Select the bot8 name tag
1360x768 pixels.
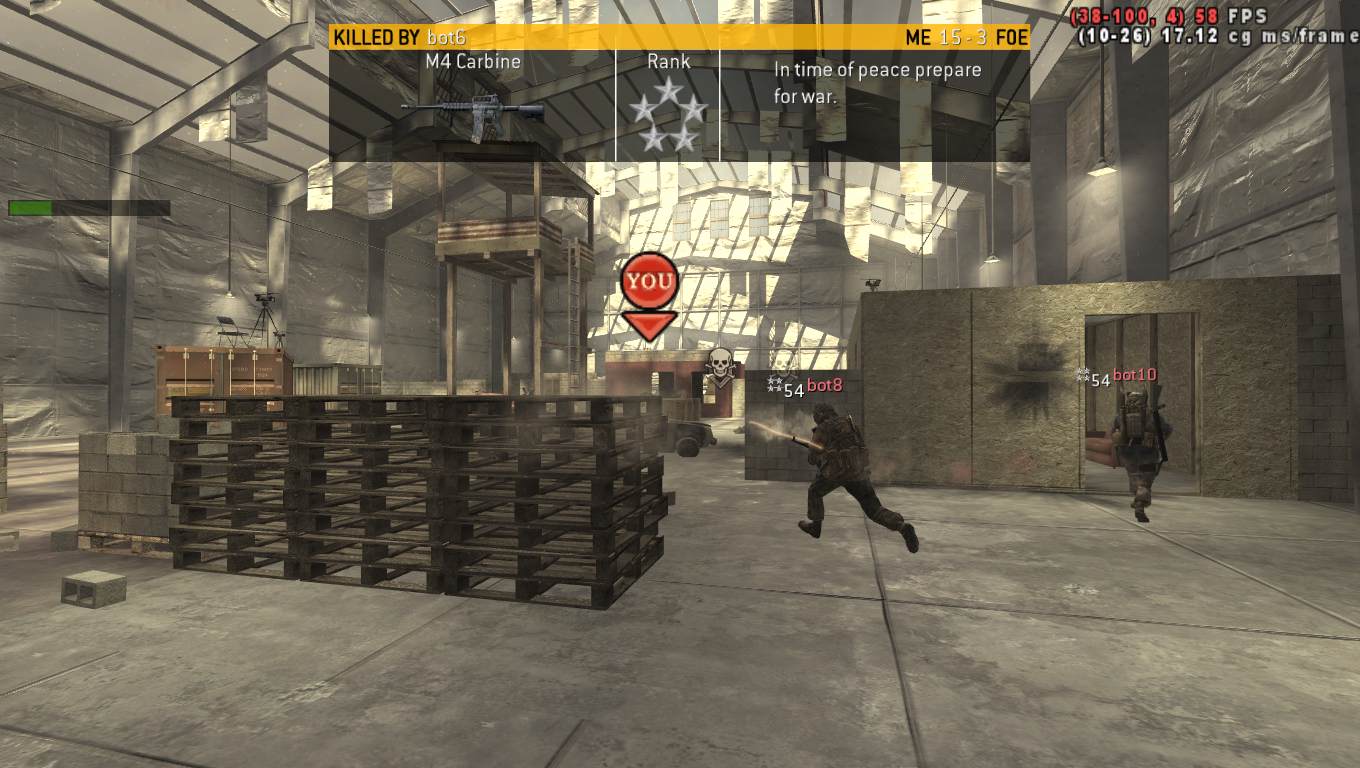point(825,386)
